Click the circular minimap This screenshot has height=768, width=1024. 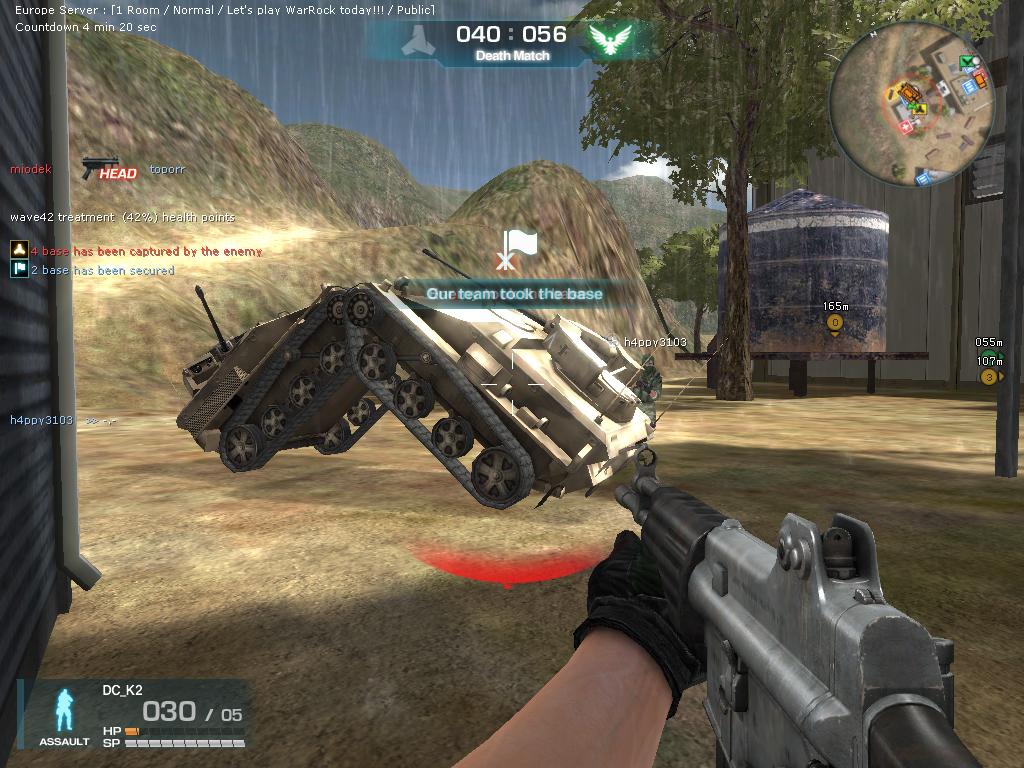point(911,106)
